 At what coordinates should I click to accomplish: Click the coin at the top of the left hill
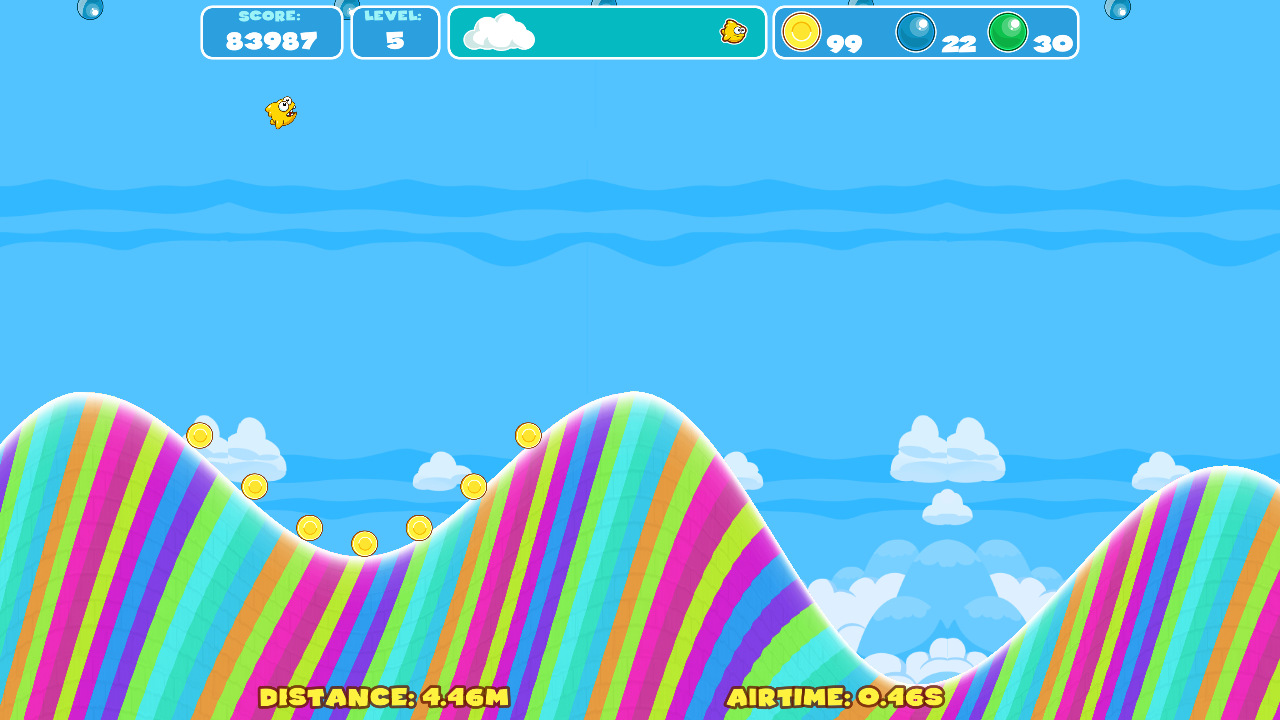200,434
